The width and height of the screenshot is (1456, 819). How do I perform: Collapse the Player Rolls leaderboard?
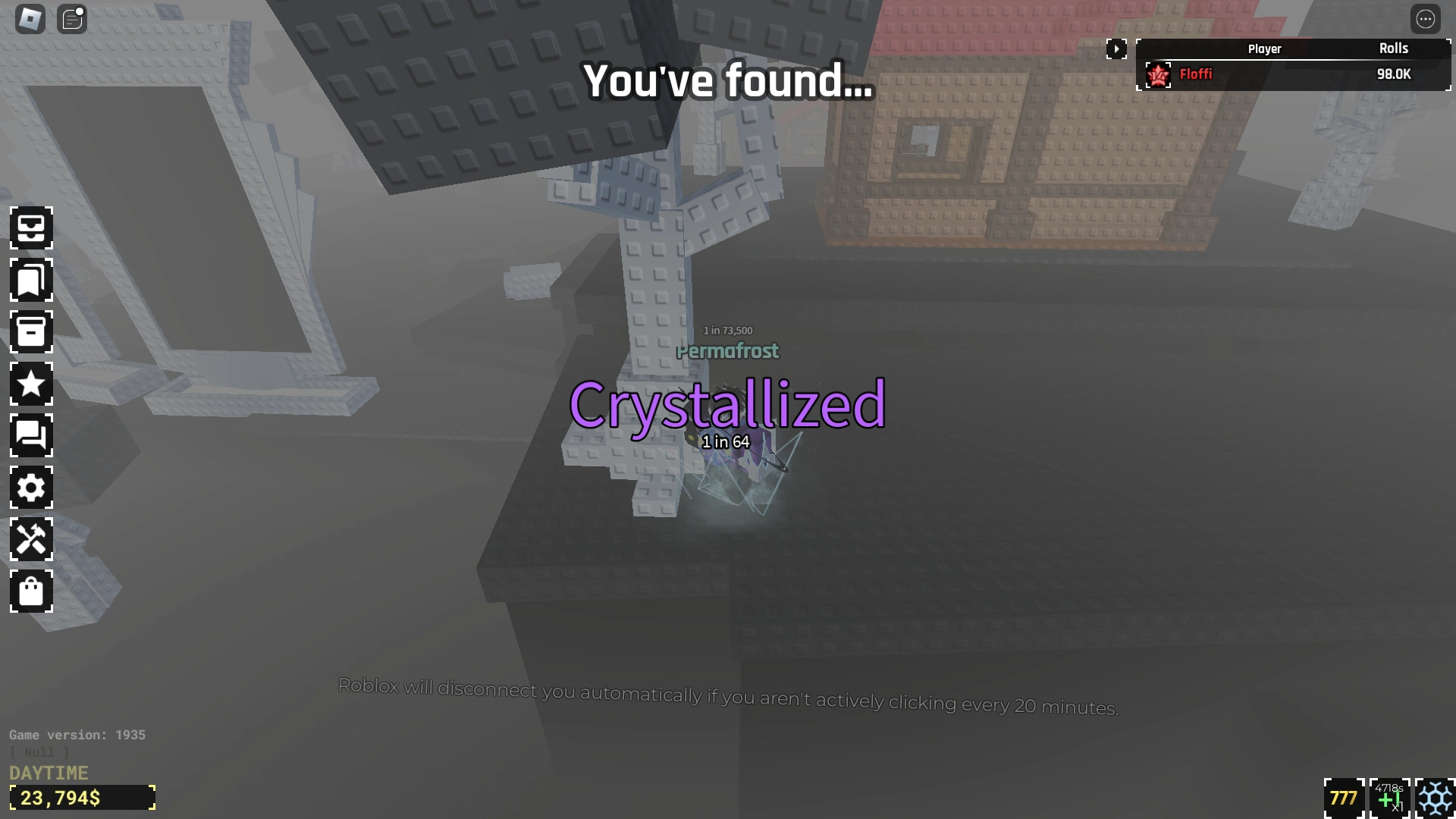coord(1117,49)
